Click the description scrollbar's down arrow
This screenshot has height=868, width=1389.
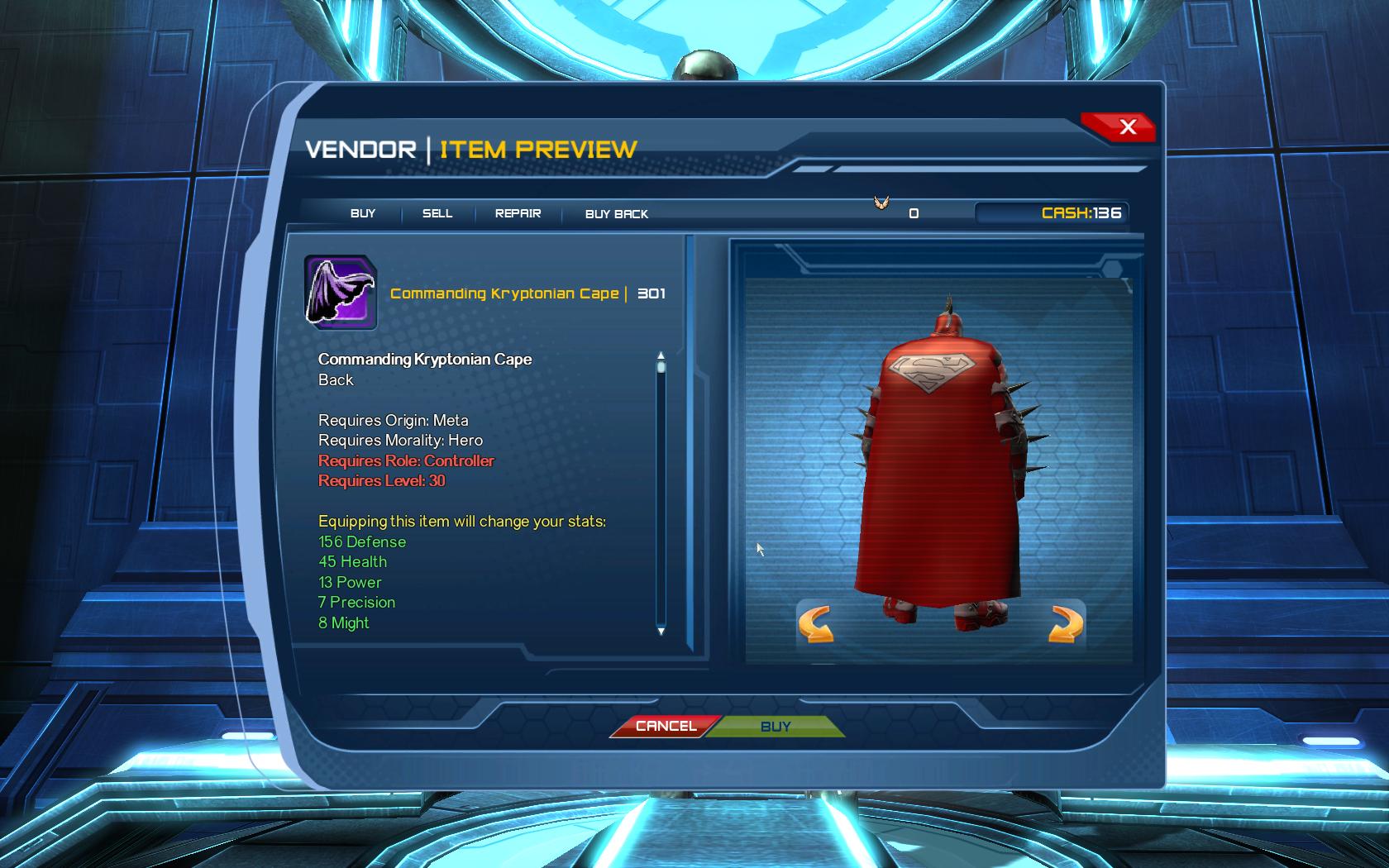coord(661,632)
